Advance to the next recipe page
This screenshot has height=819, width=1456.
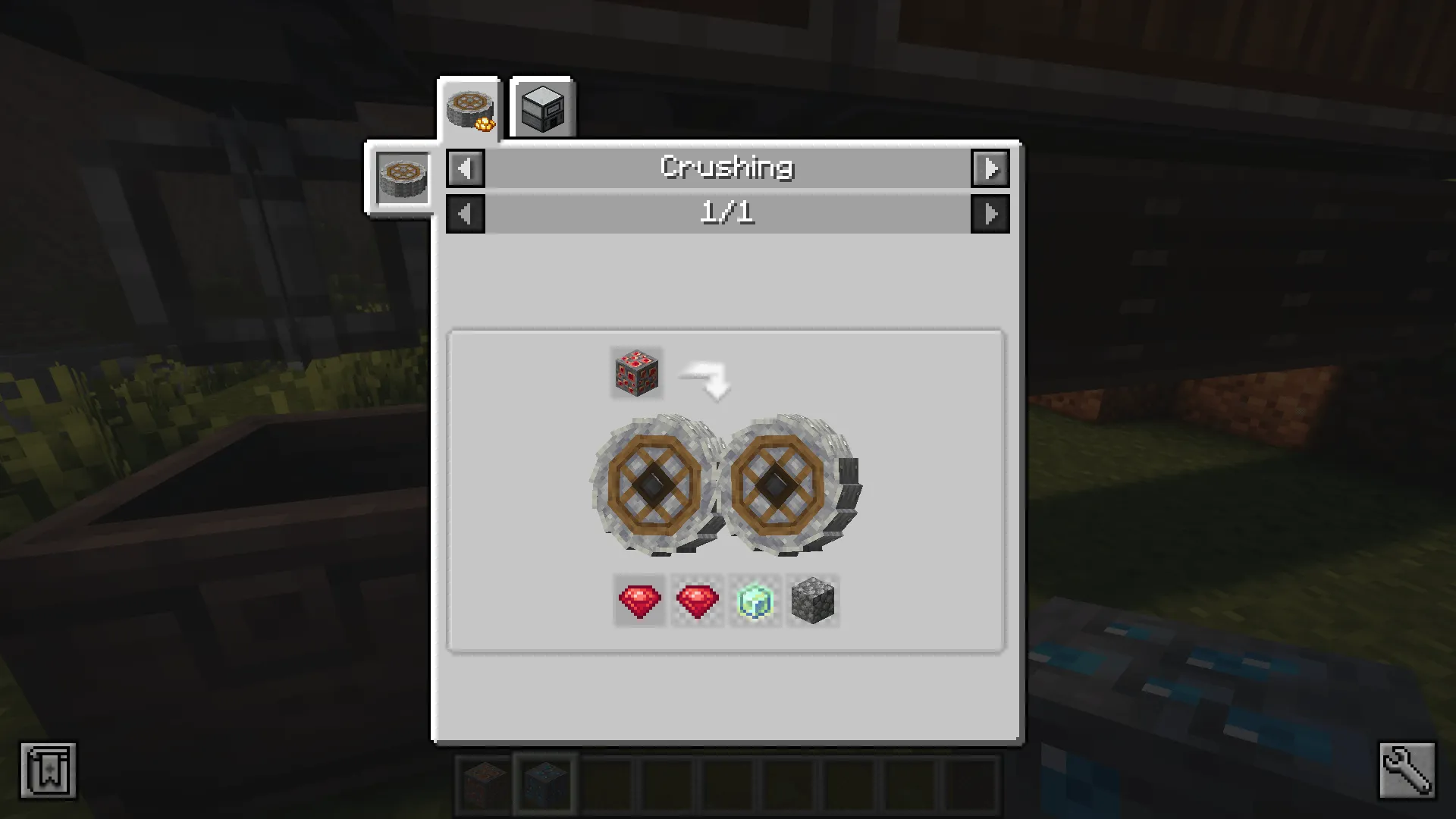point(991,213)
